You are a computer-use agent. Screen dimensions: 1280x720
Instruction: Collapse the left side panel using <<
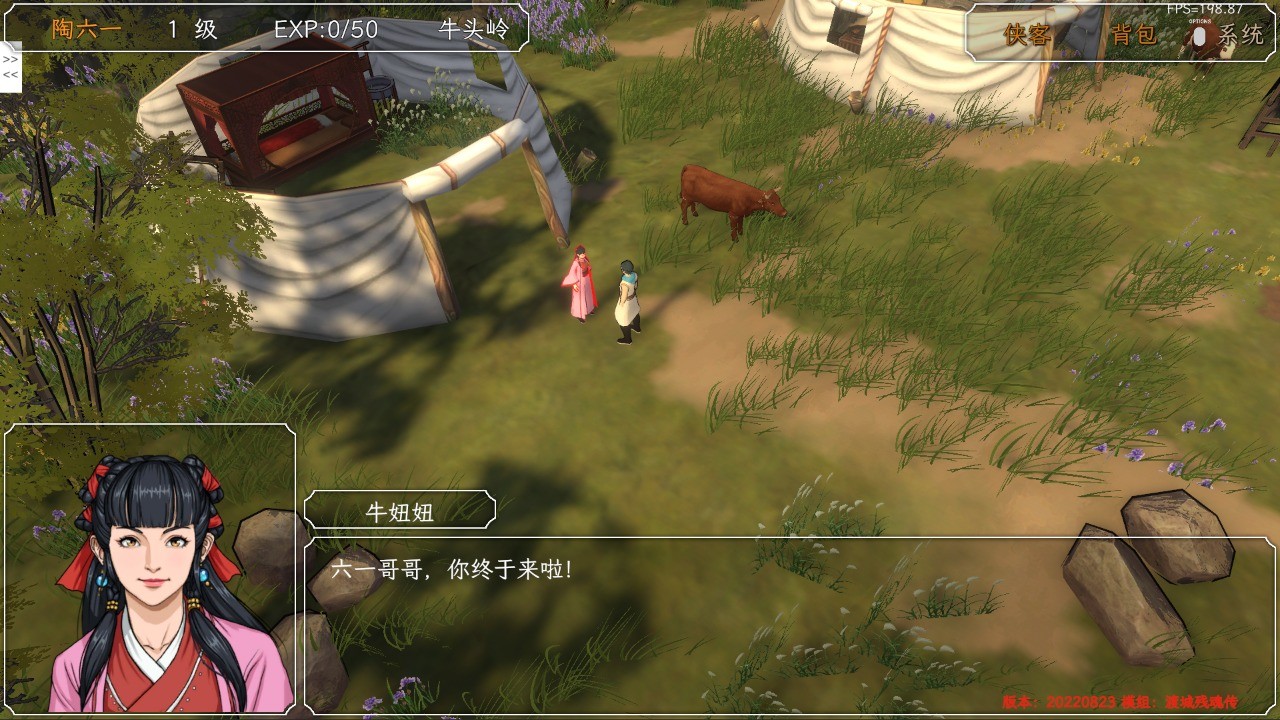tap(9, 72)
